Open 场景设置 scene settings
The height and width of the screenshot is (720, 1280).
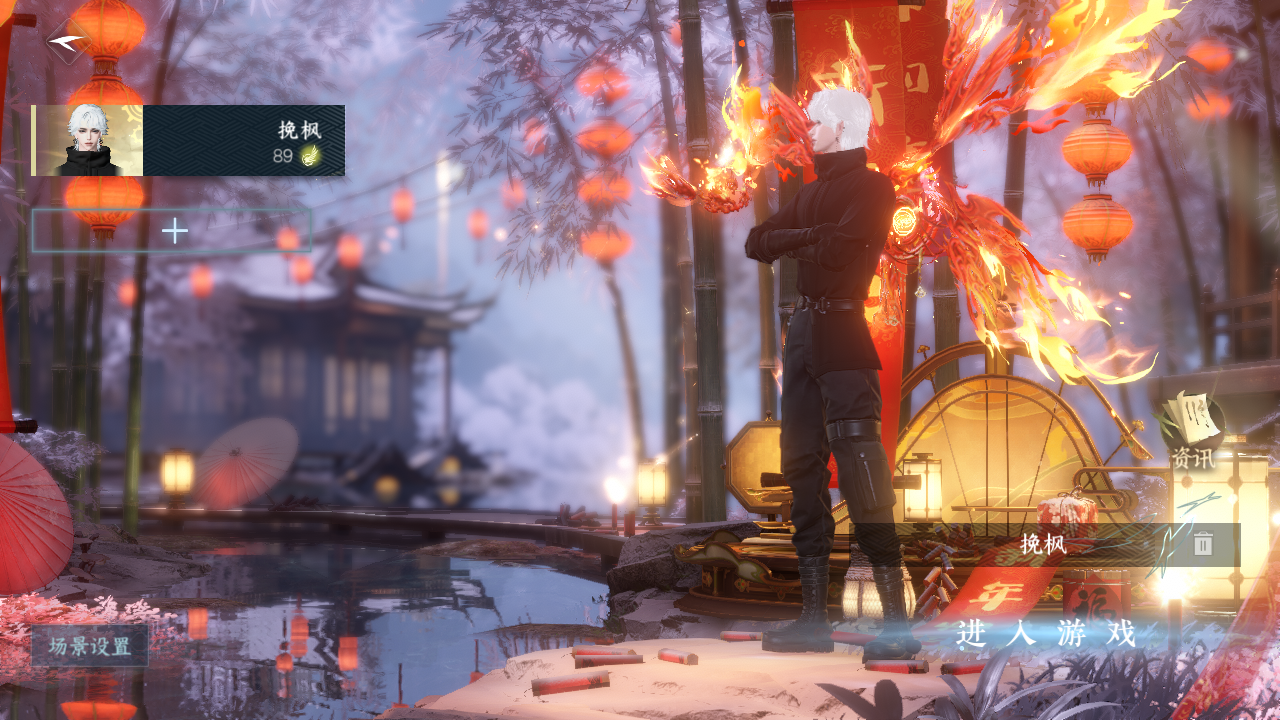90,646
